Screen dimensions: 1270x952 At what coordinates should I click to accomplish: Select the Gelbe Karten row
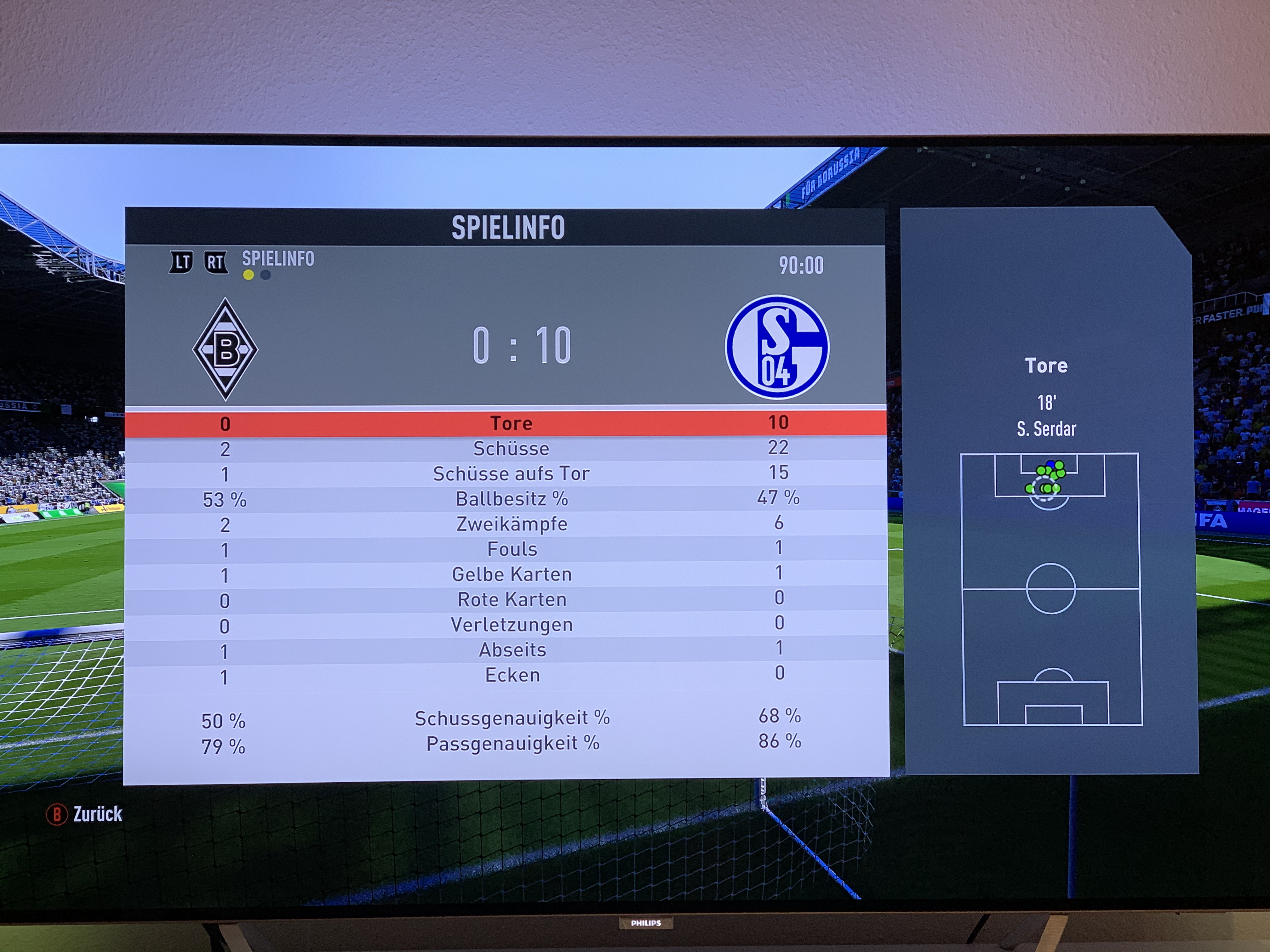click(x=511, y=575)
